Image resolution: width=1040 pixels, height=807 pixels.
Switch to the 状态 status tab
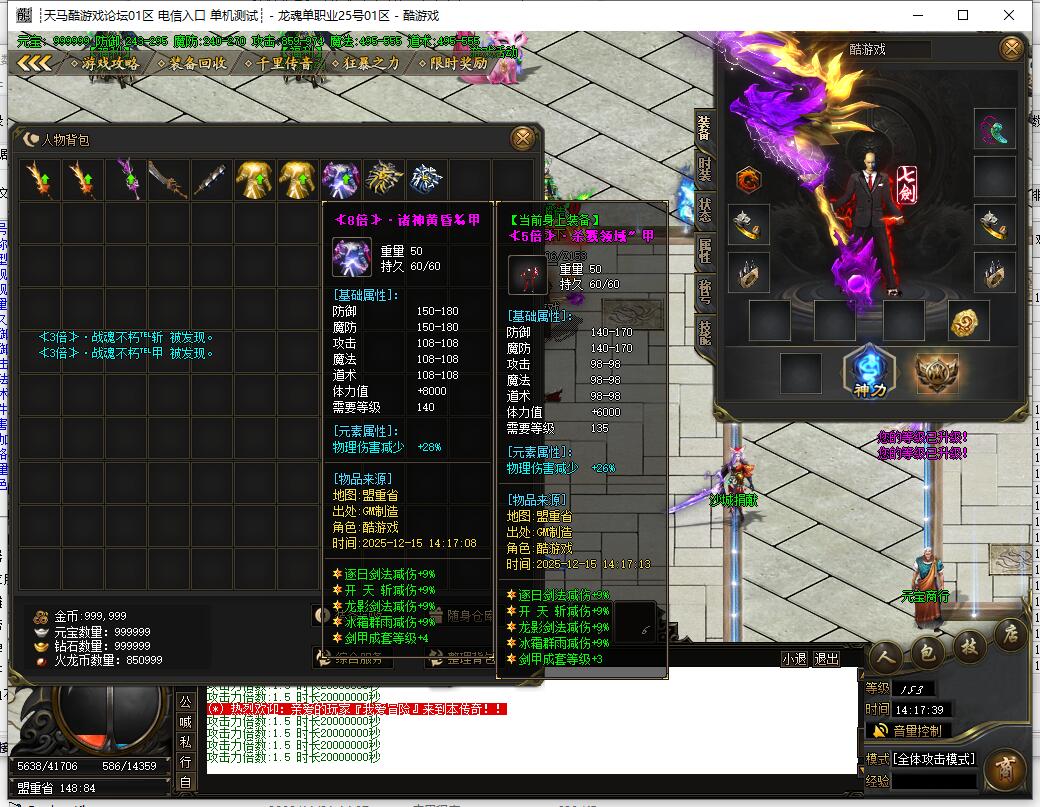(x=705, y=210)
